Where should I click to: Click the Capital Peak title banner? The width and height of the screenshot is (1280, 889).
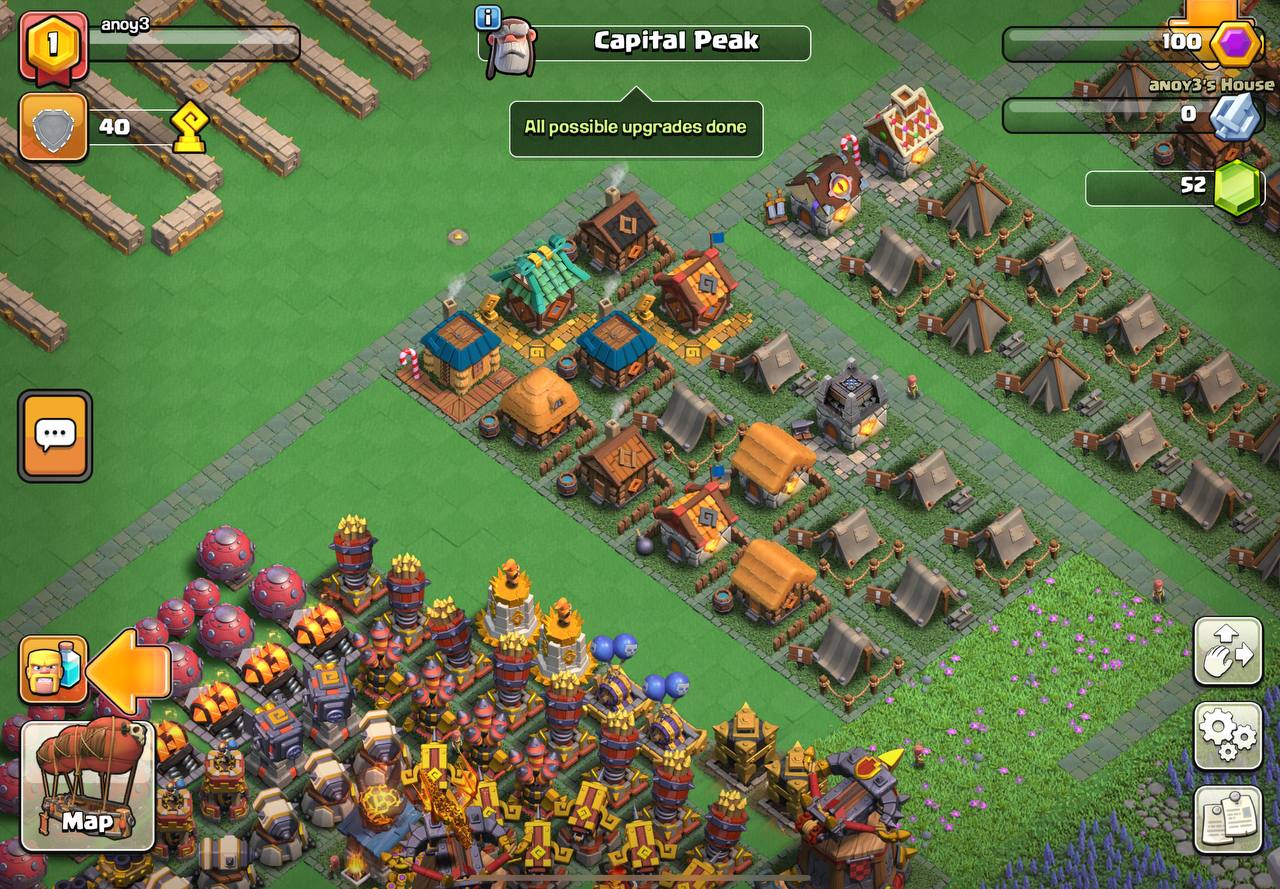tap(675, 42)
